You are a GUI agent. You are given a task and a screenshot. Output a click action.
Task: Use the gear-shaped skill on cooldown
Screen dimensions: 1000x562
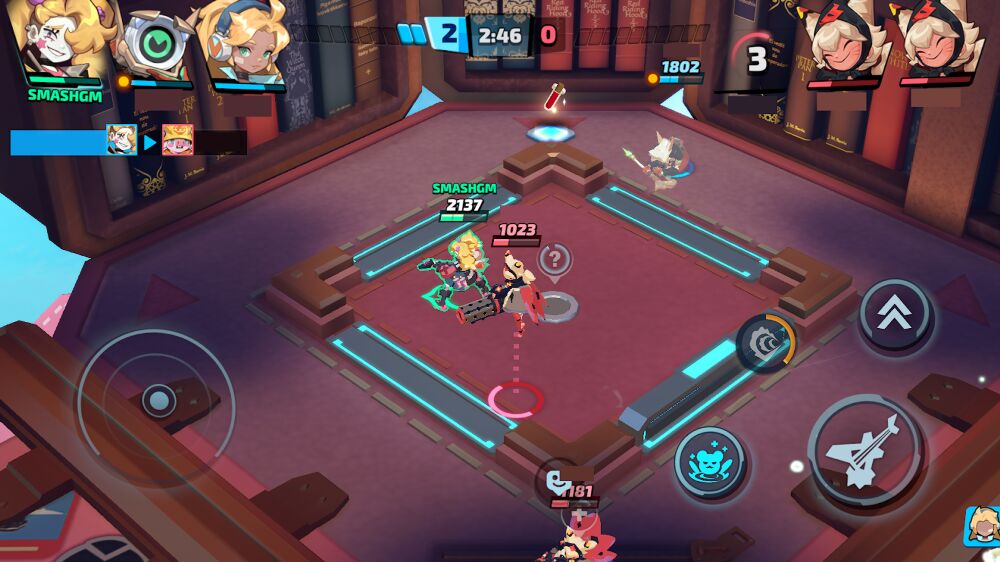pos(766,342)
